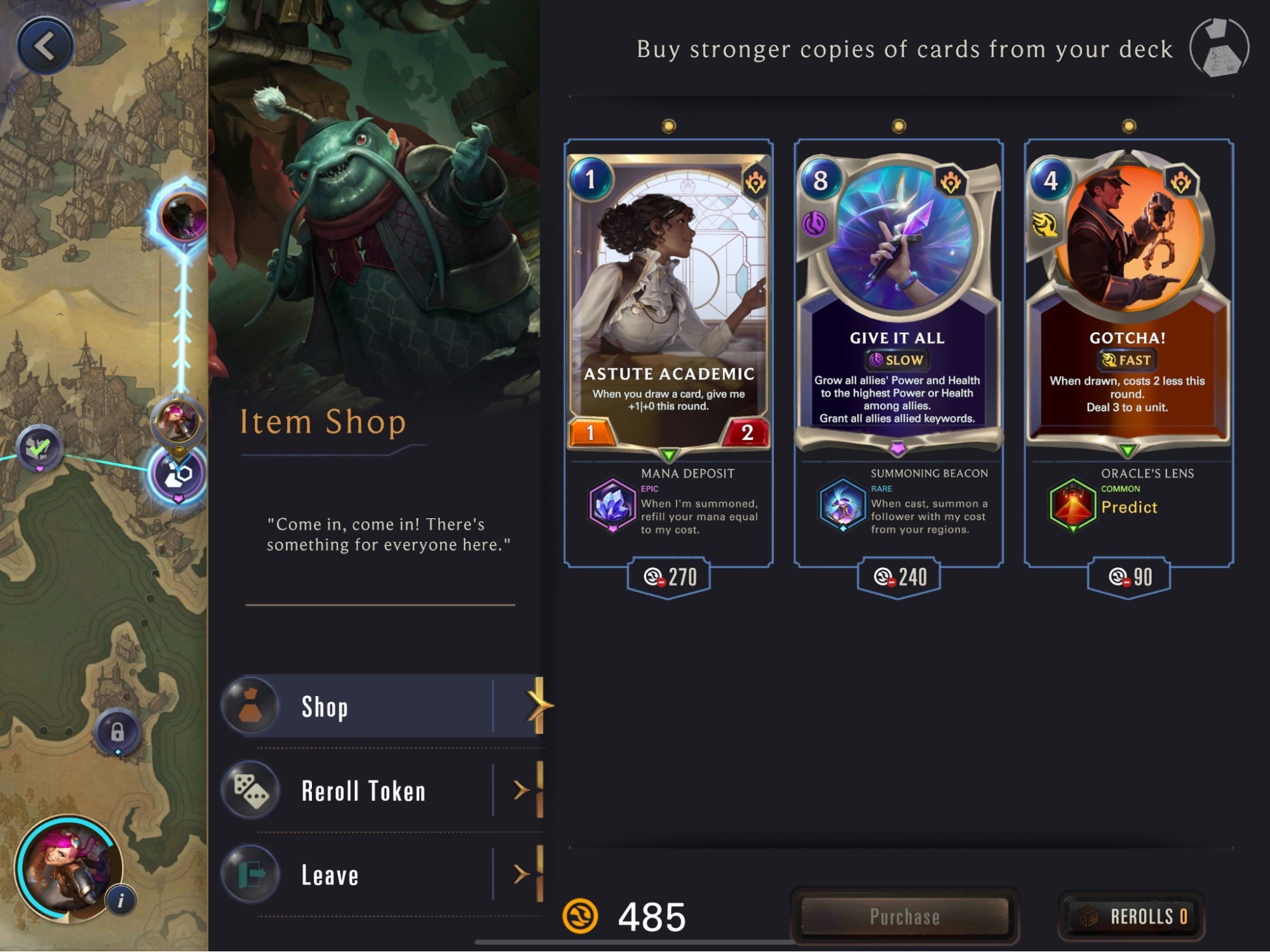Click the 90 coin price tag
The width and height of the screenshot is (1270, 952).
1129,577
